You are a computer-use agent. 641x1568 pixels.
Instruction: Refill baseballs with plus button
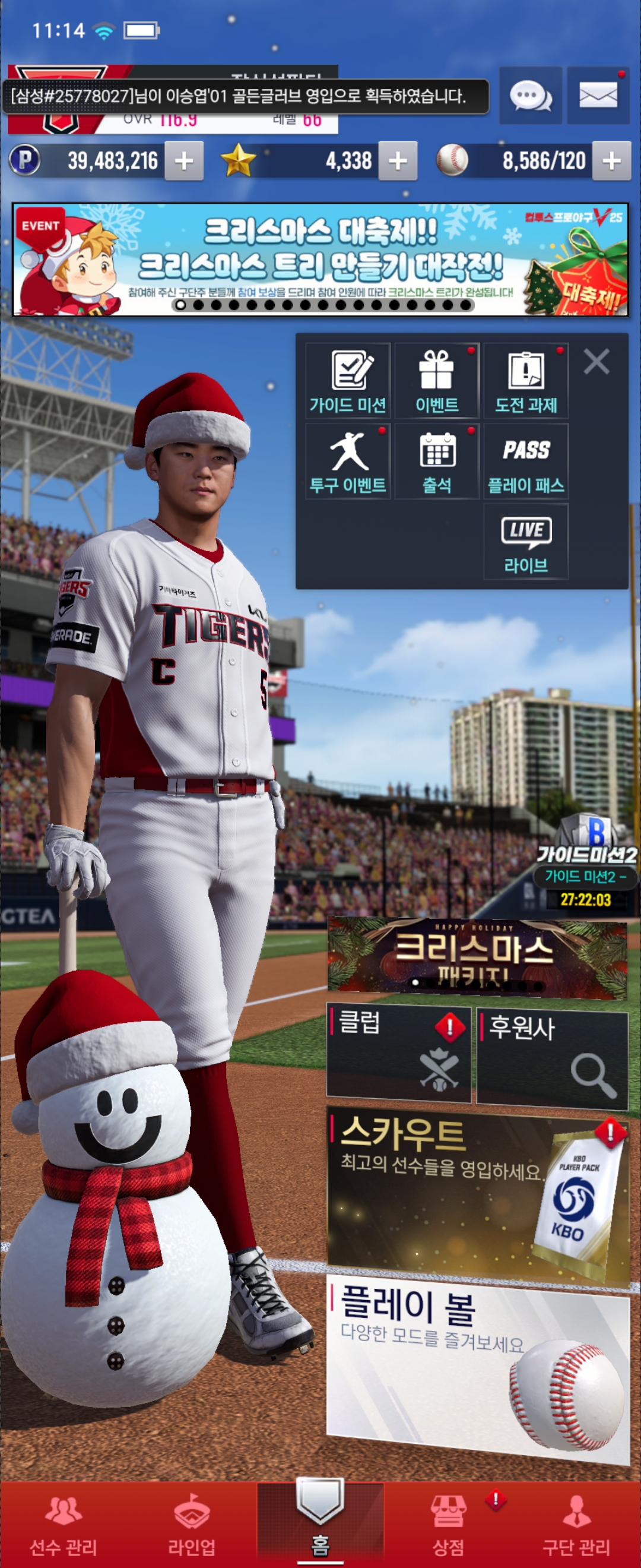[x=611, y=162]
